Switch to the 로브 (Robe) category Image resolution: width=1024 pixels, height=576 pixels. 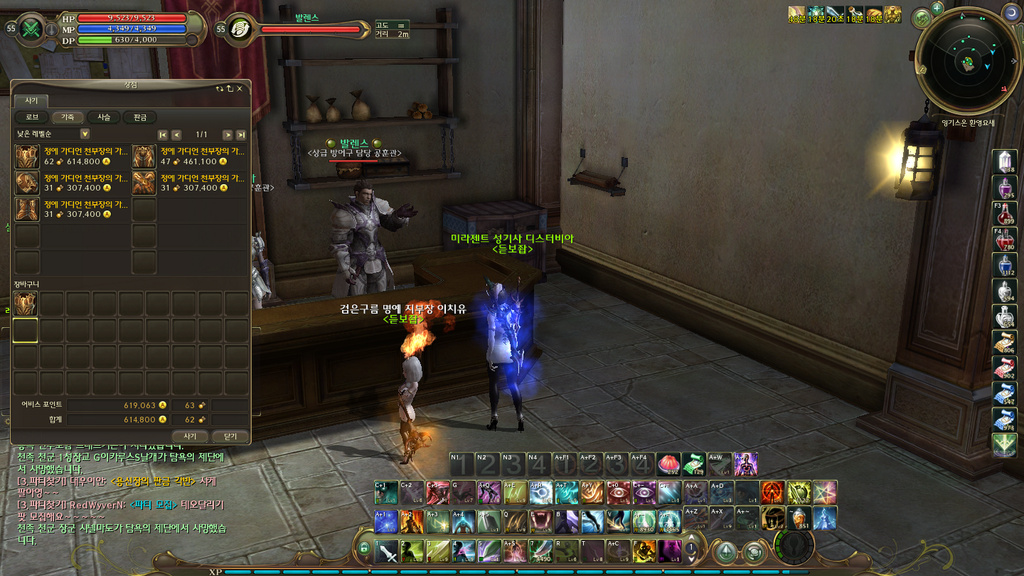[32, 117]
